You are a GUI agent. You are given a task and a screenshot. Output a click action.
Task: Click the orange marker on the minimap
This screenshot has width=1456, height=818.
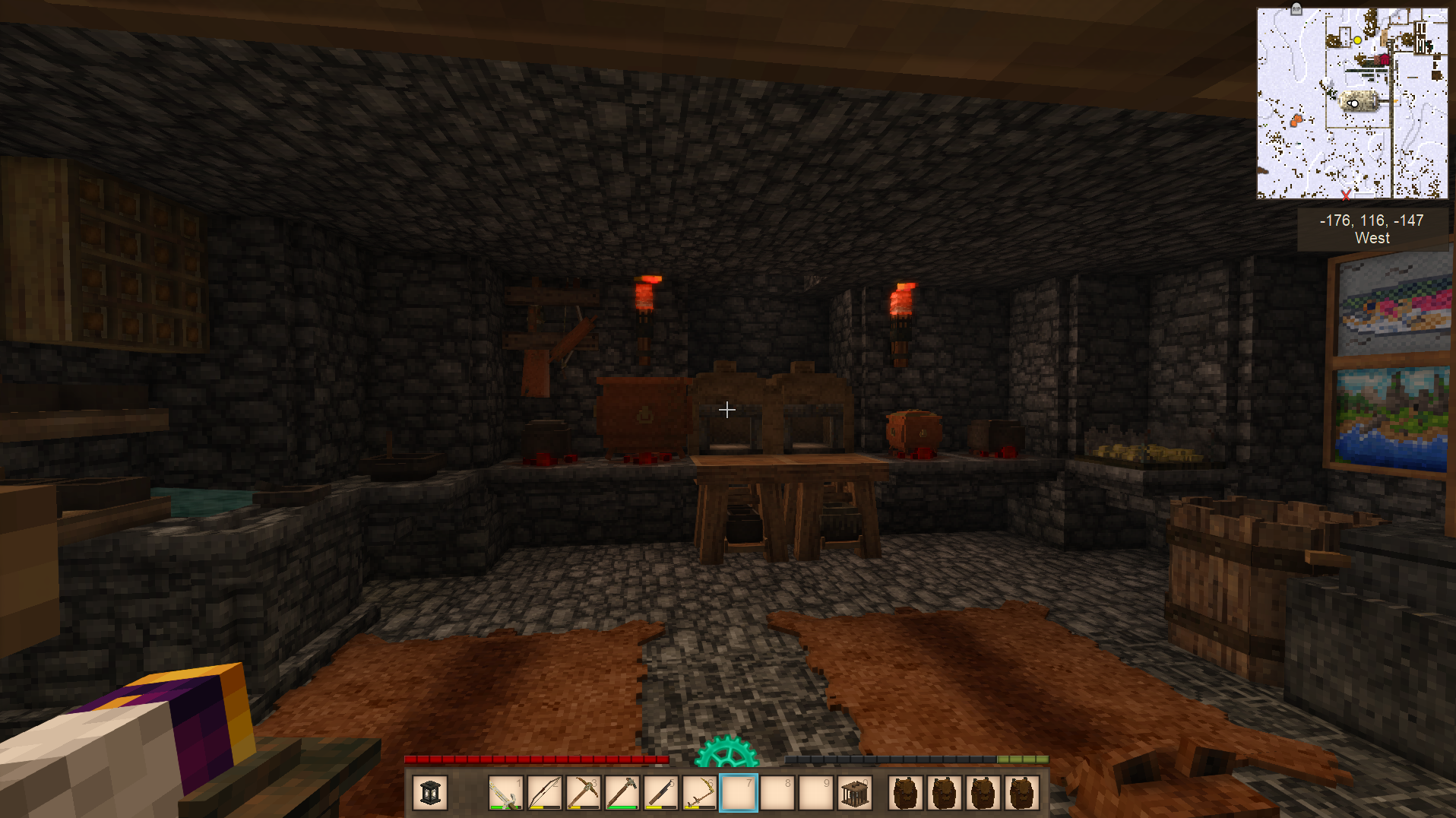[1296, 119]
